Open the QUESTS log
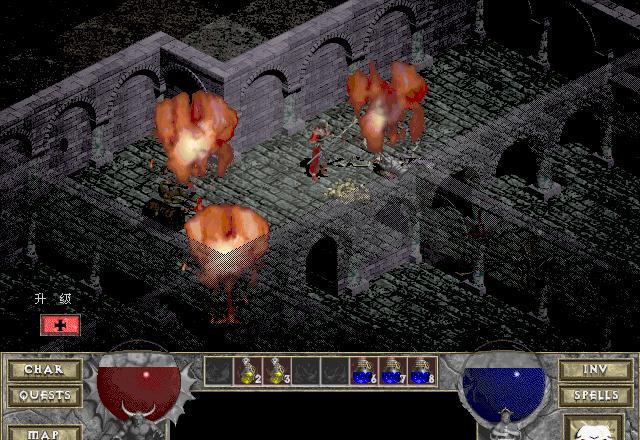This screenshot has width=640, height=440. [44, 395]
